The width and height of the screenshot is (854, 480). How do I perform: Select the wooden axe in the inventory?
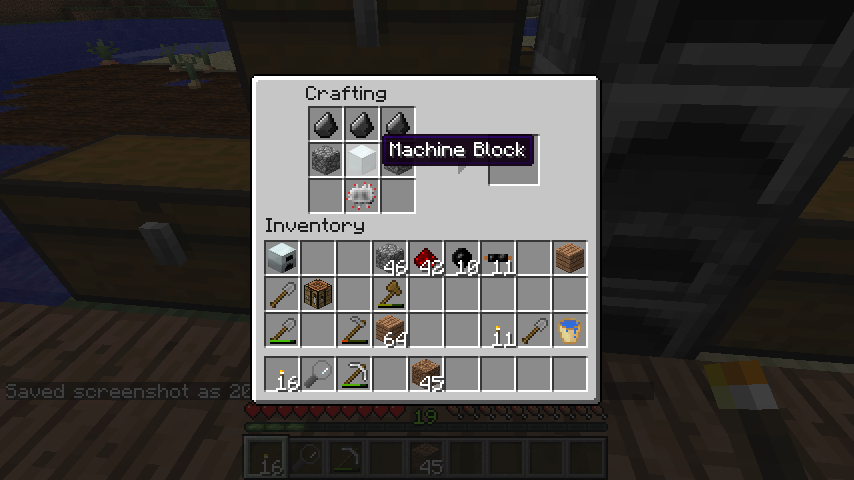tap(390, 294)
